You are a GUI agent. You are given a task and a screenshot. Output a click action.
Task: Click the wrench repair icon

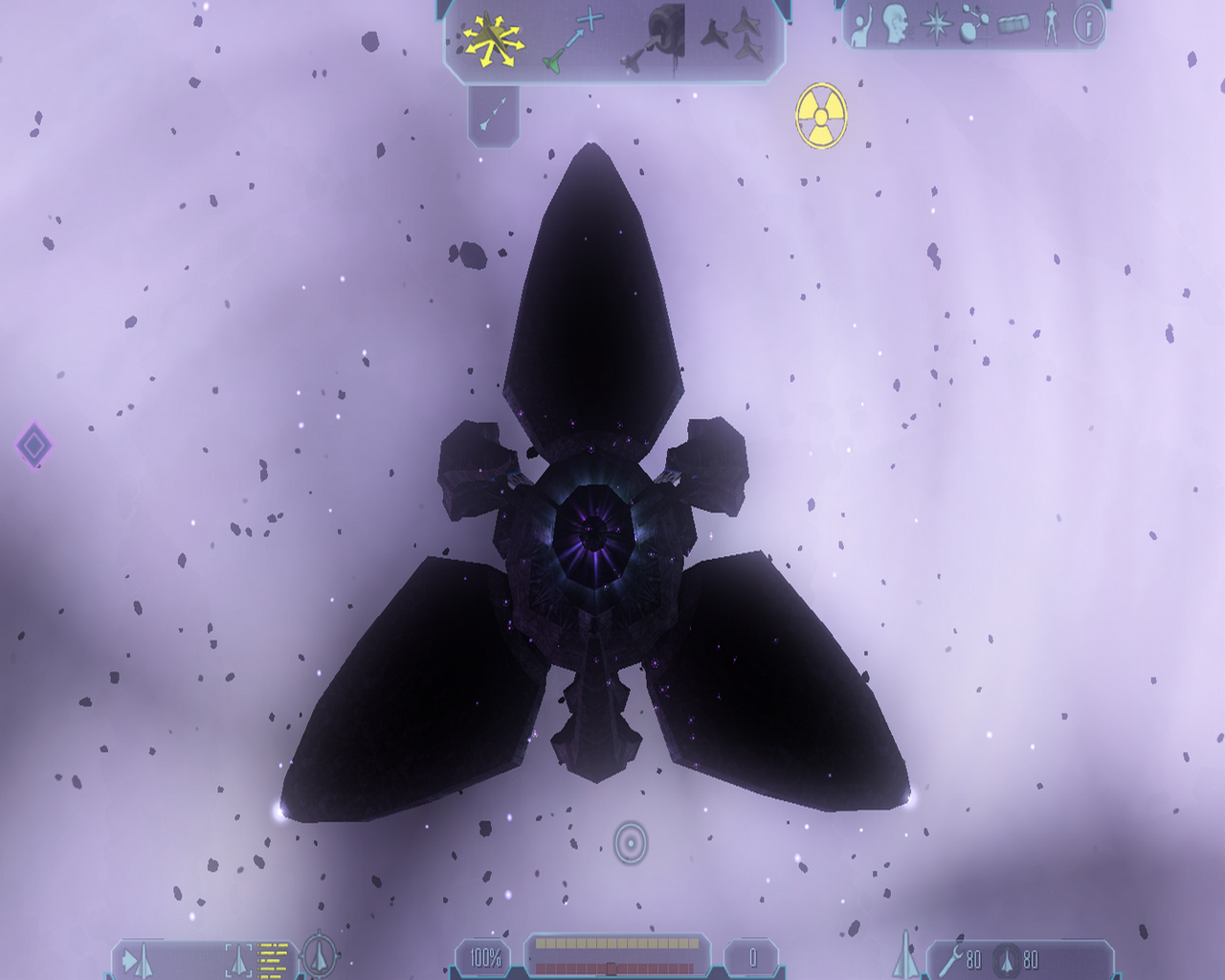click(x=949, y=959)
